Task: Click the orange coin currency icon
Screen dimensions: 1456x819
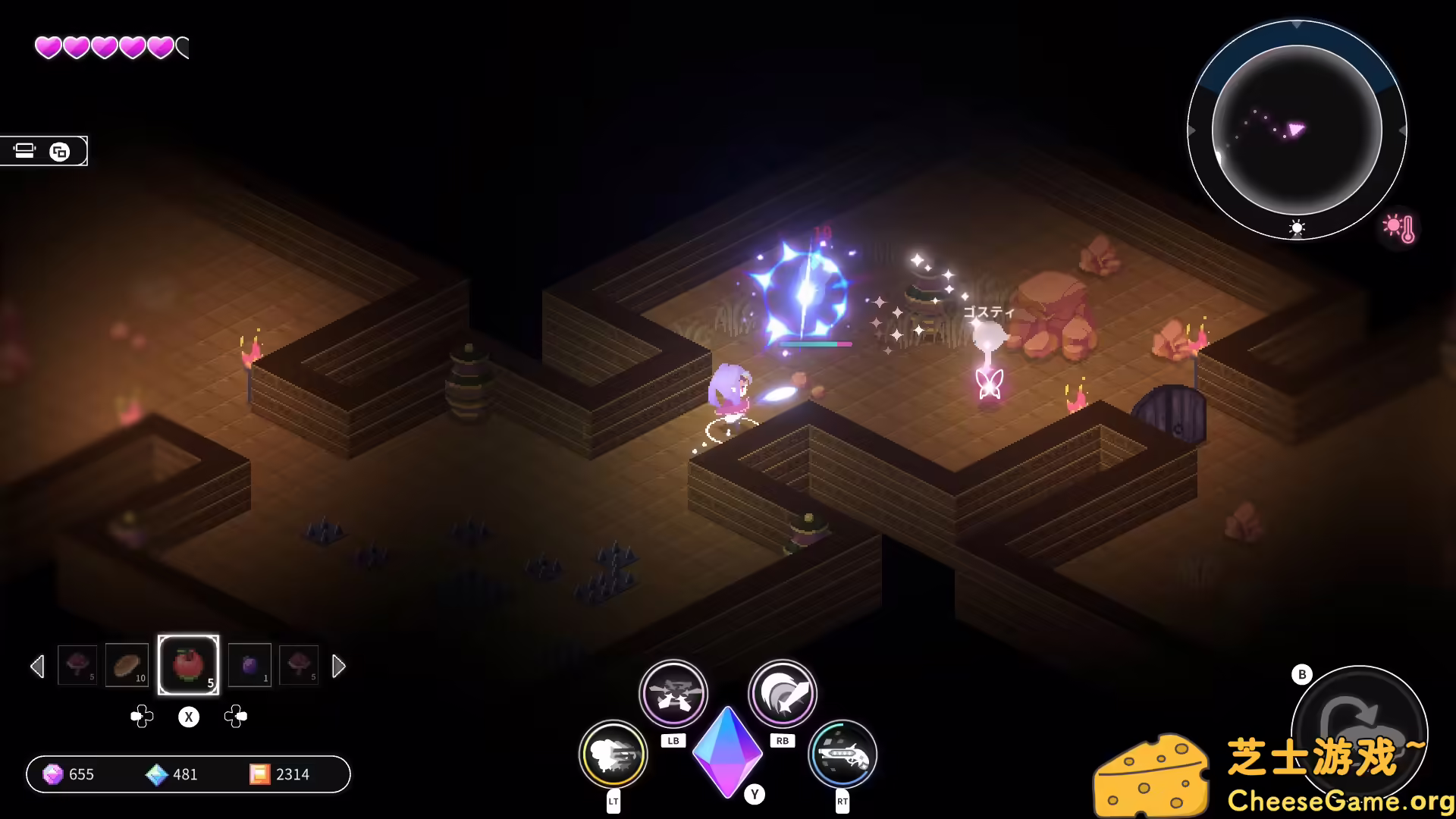Action: coord(261,774)
